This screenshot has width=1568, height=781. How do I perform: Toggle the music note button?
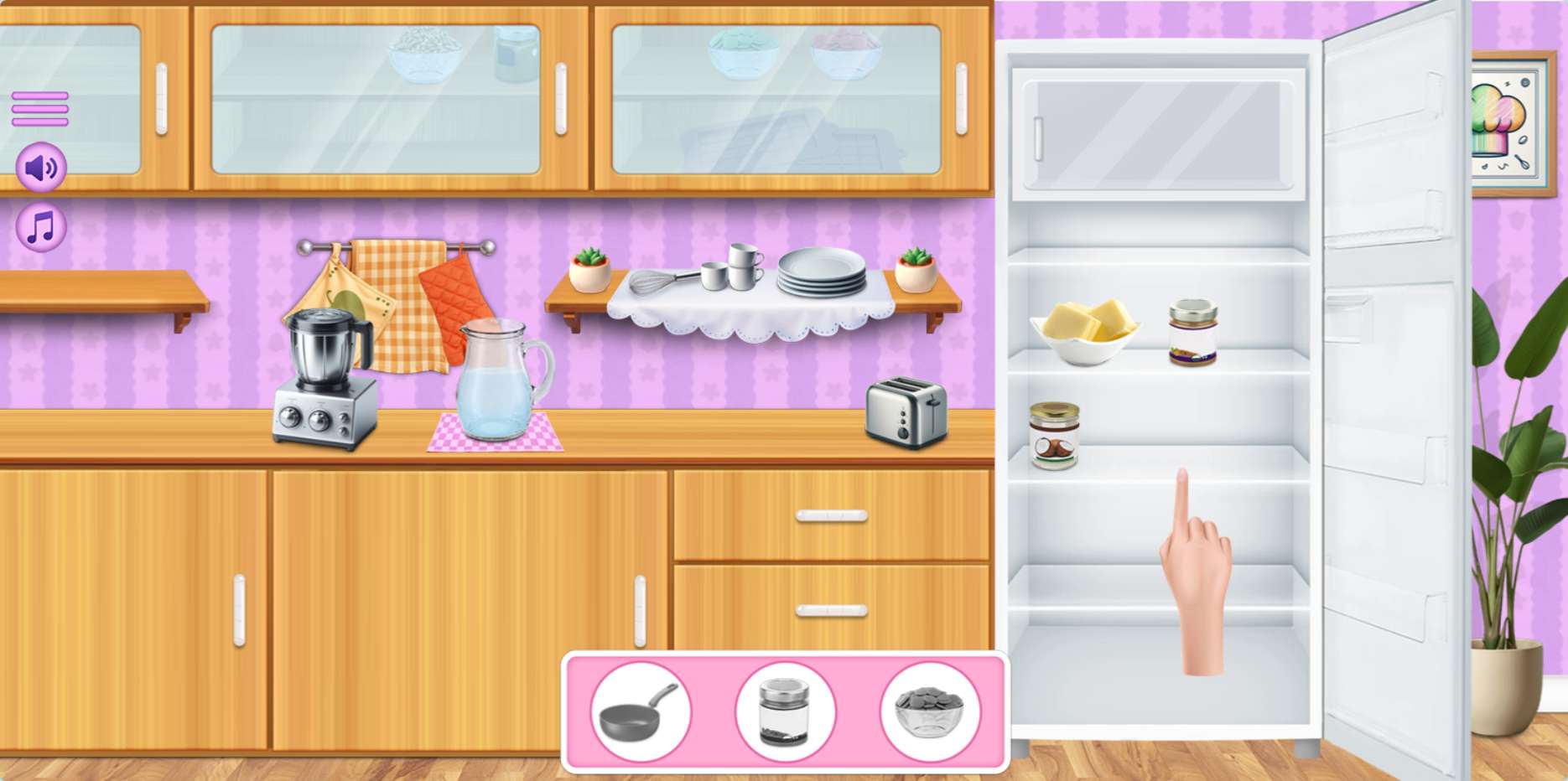tap(41, 227)
